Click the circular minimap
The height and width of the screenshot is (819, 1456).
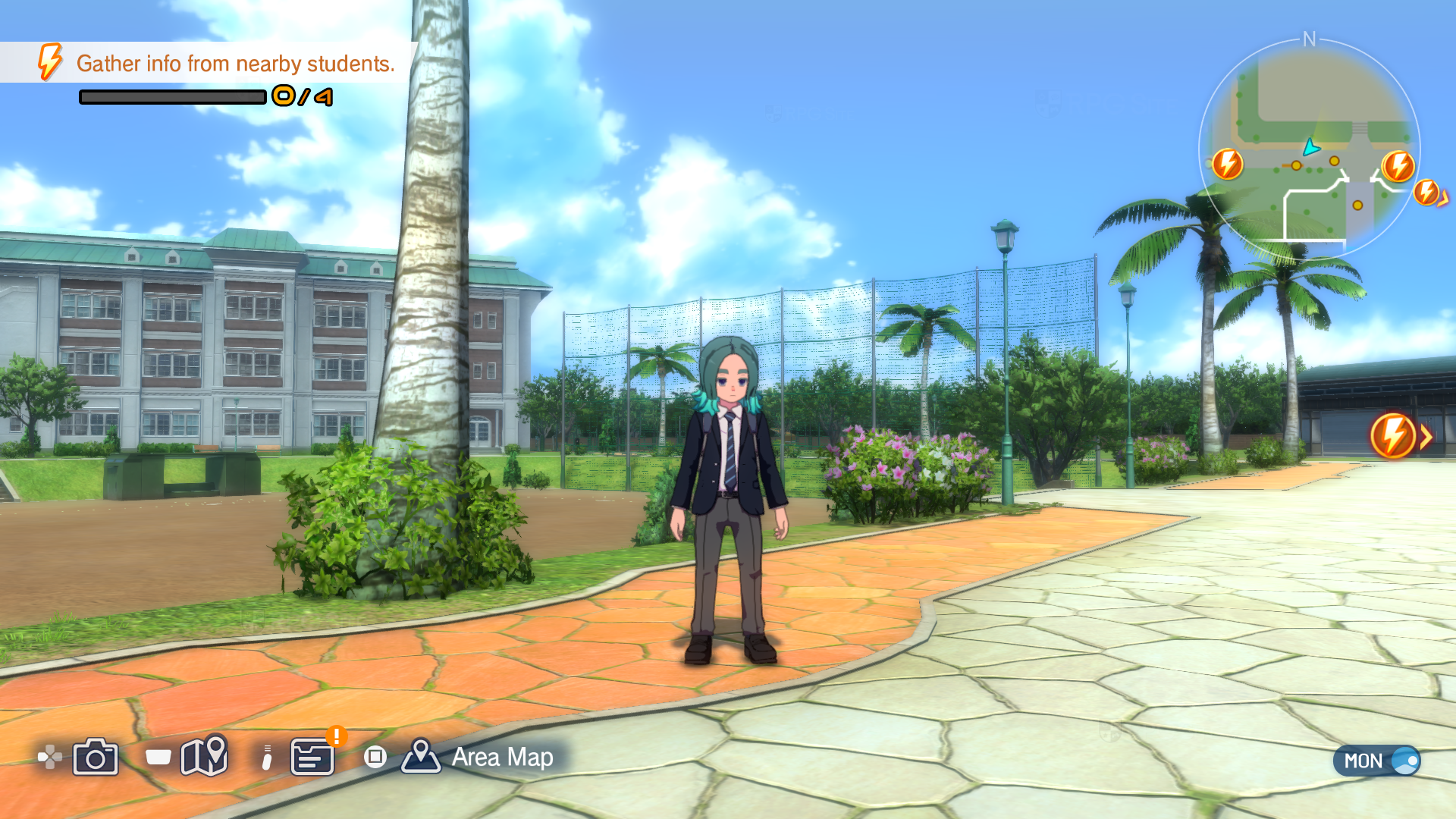click(x=1309, y=149)
